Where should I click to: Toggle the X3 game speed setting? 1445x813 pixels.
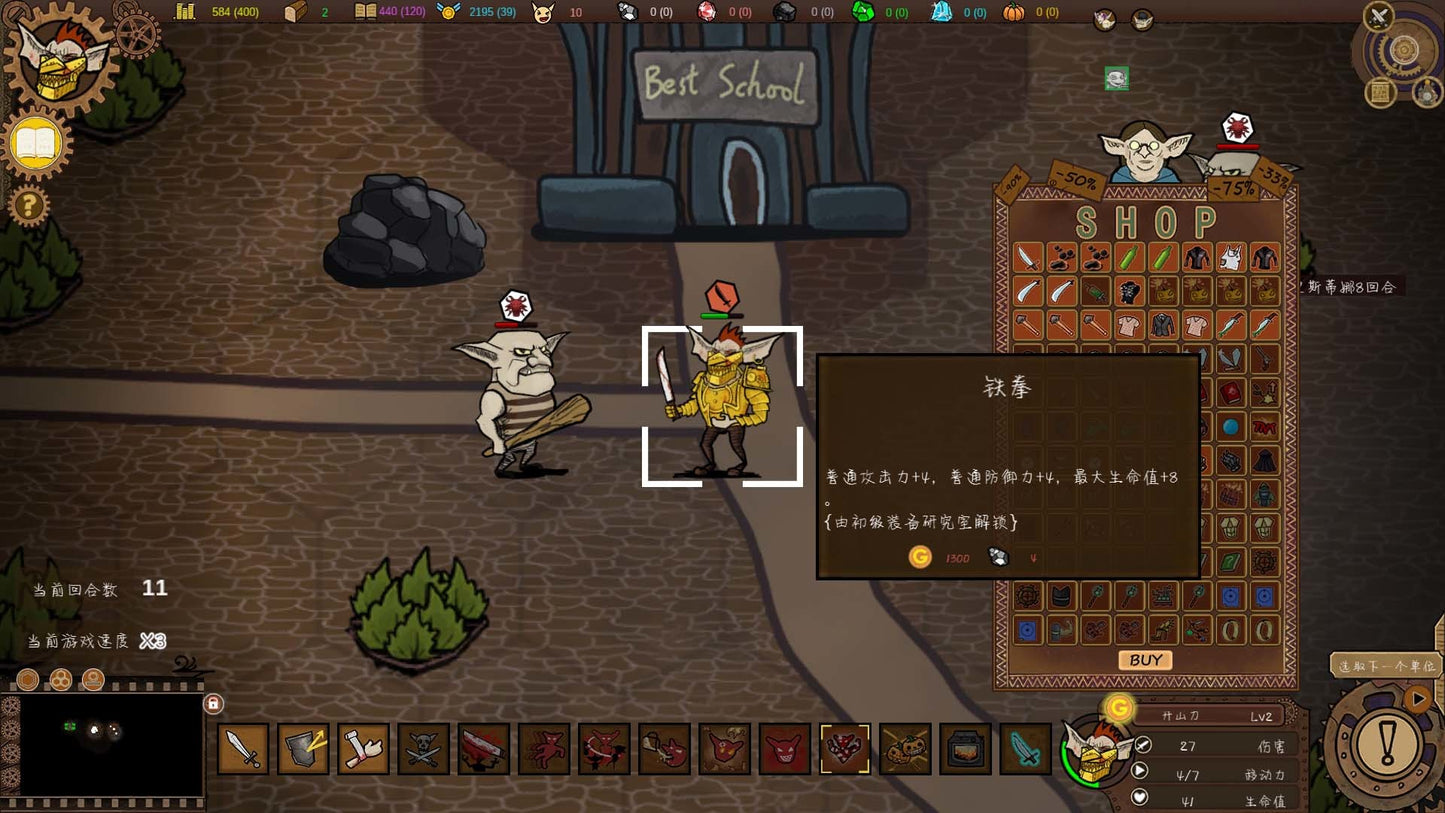pyautogui.click(x=151, y=639)
